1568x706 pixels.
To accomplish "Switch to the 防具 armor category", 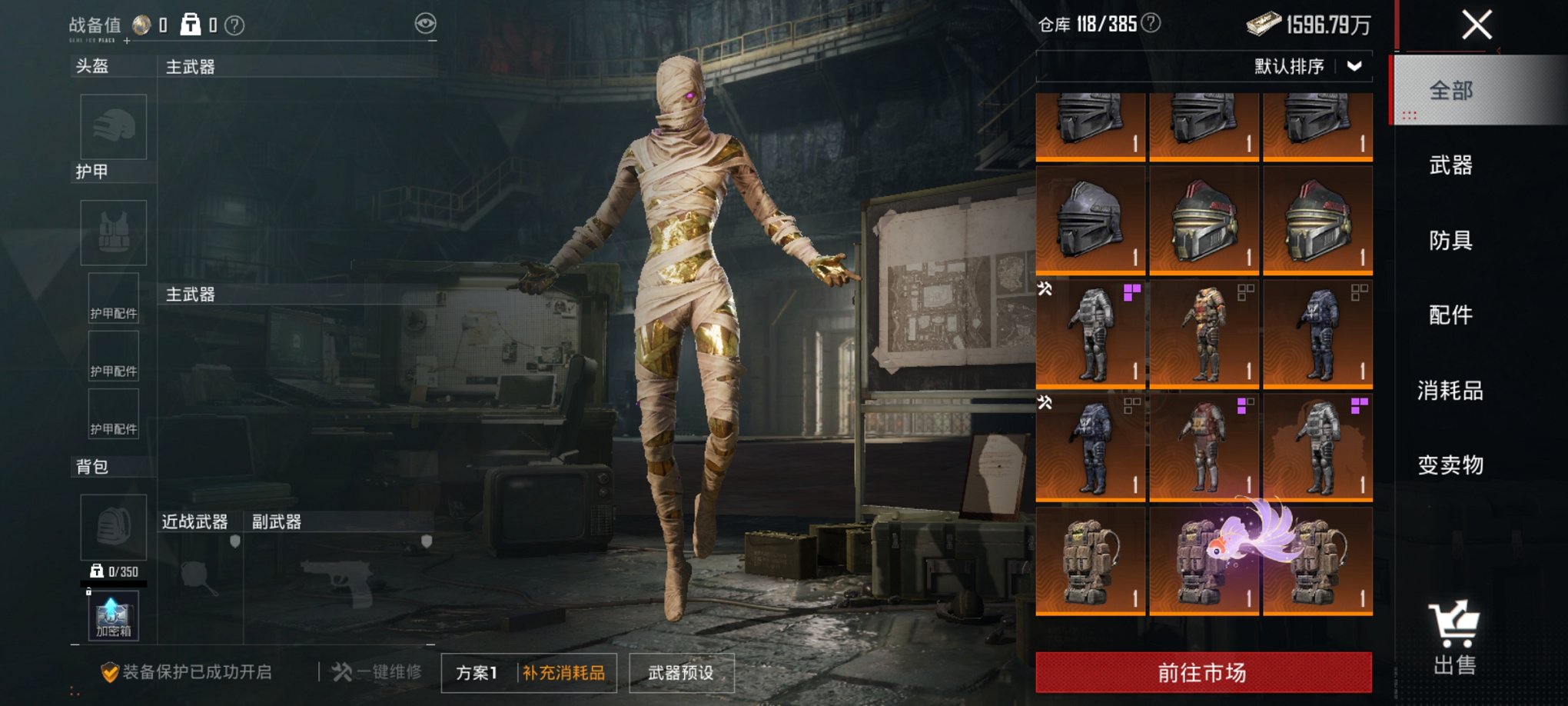I will 1452,240.
